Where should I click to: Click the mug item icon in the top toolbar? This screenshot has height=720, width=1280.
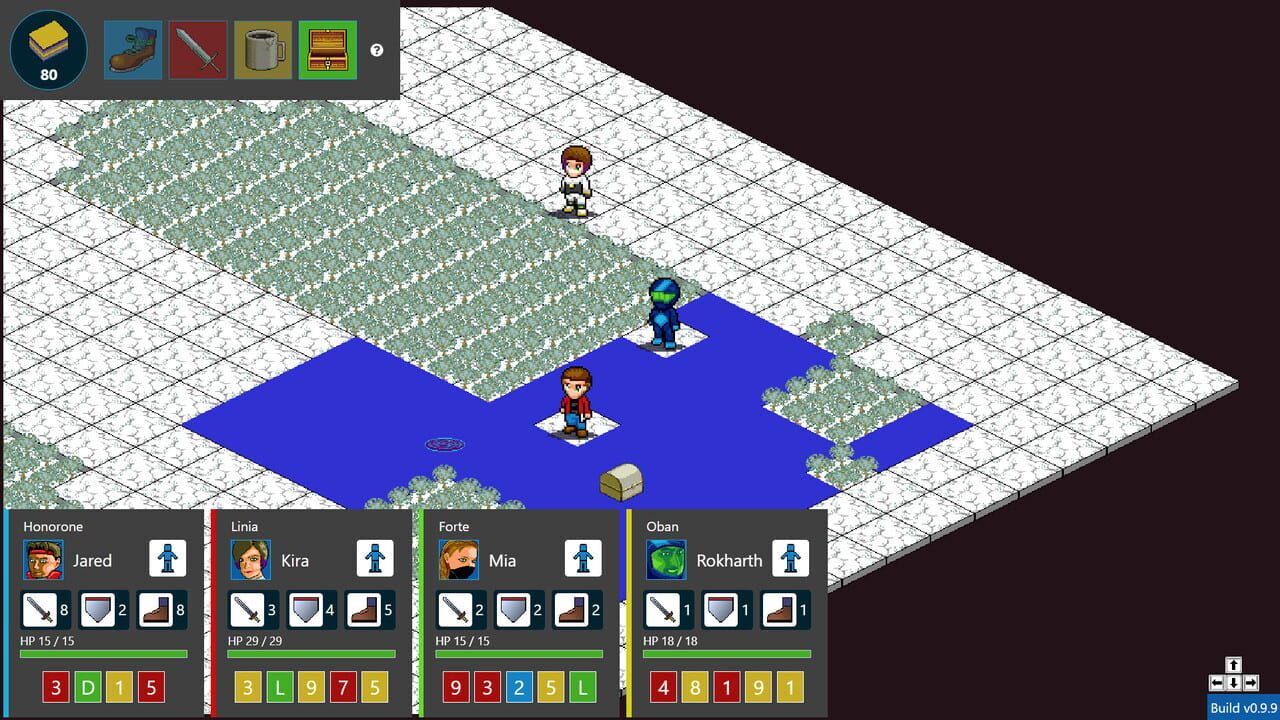263,48
